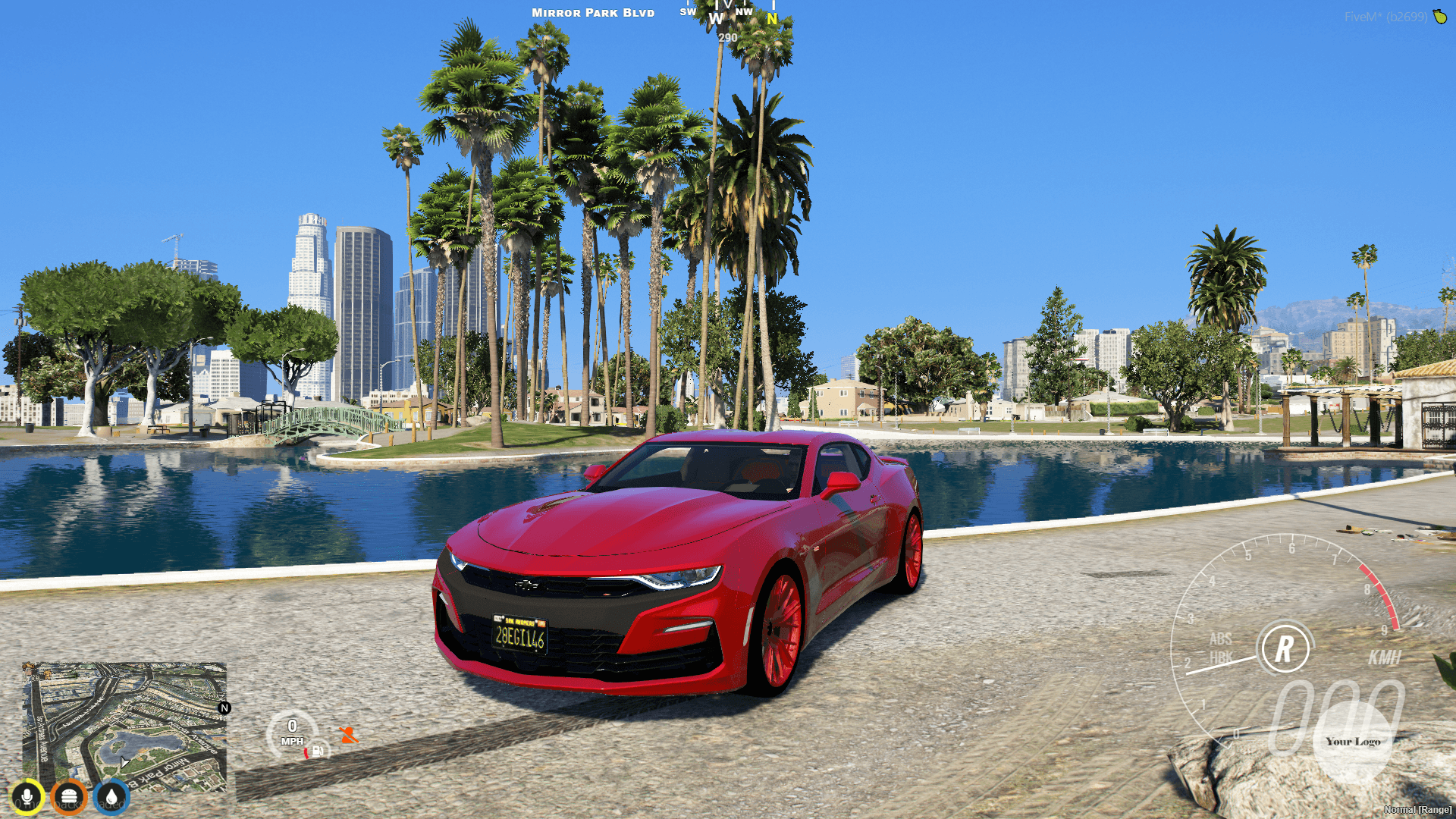Click the water droplet thirst icon

point(112,795)
